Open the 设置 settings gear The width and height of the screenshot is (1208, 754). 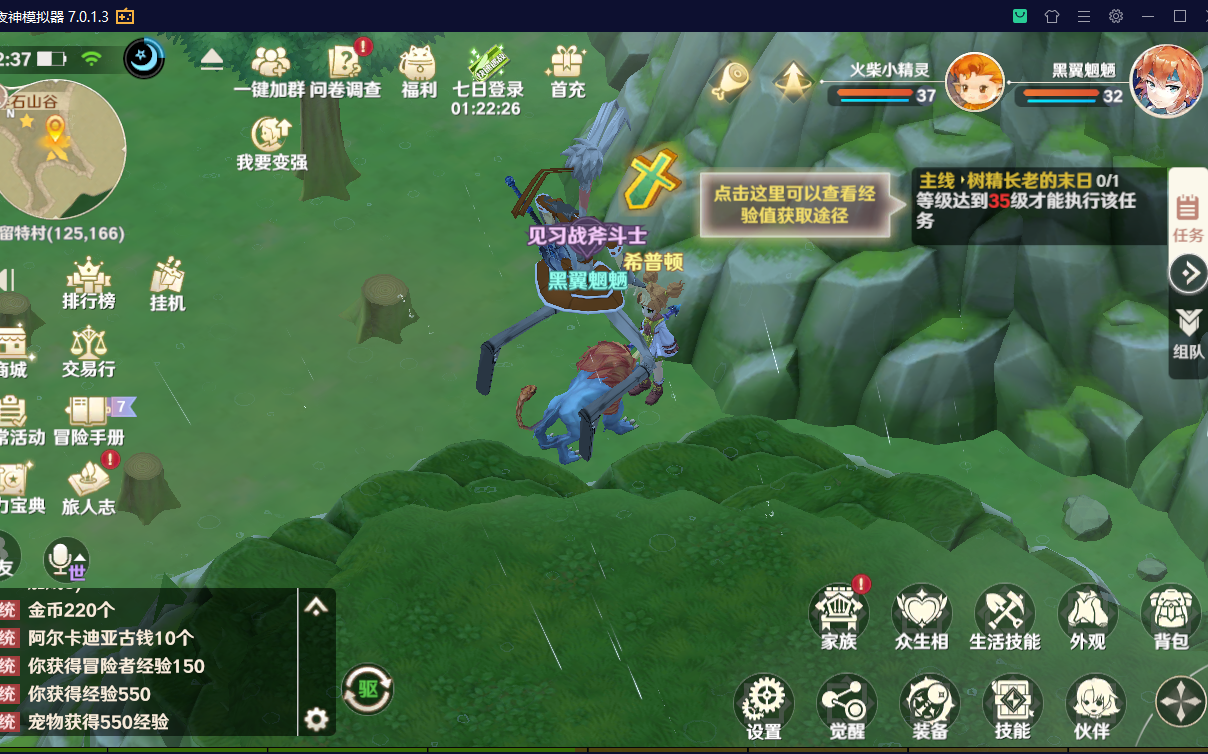[764, 706]
